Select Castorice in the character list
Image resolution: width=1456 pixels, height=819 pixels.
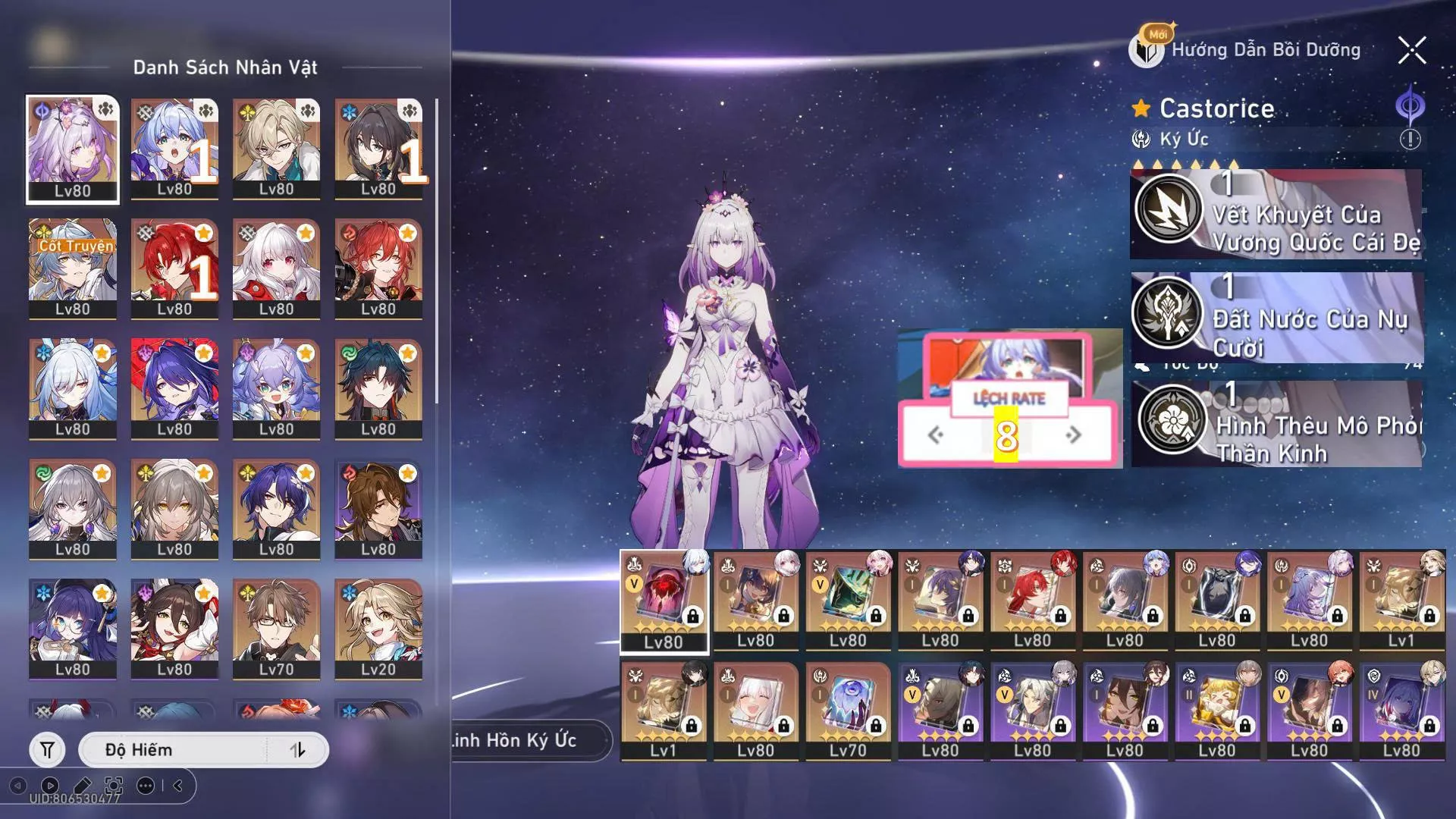pyautogui.click(x=73, y=149)
